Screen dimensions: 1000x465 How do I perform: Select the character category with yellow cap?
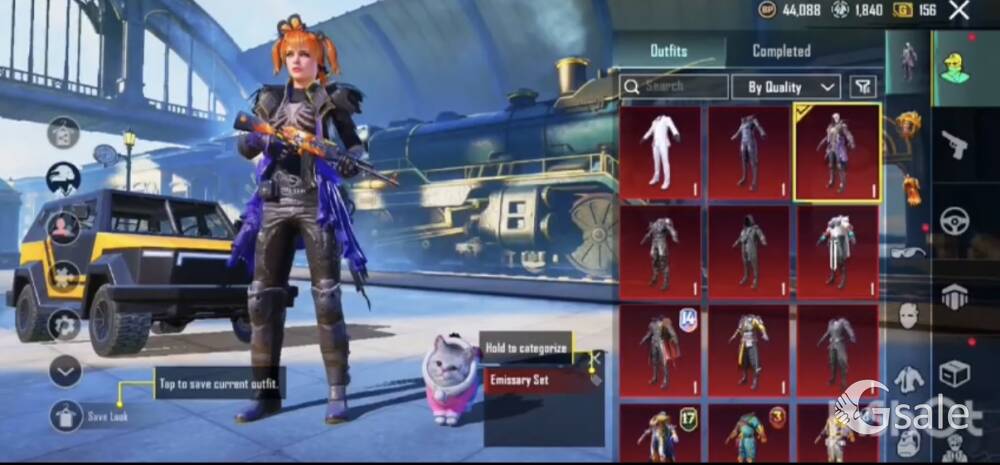[955, 66]
